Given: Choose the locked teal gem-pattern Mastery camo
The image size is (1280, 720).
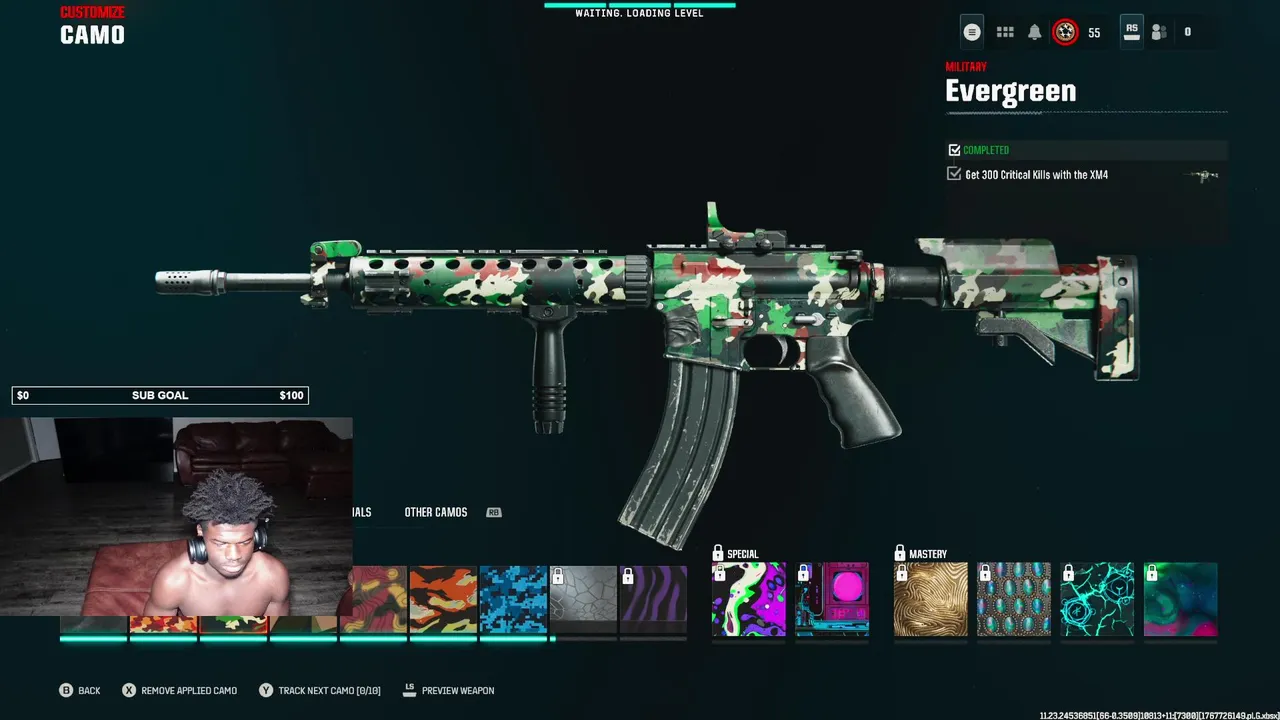Looking at the screenshot, I should (1014, 600).
